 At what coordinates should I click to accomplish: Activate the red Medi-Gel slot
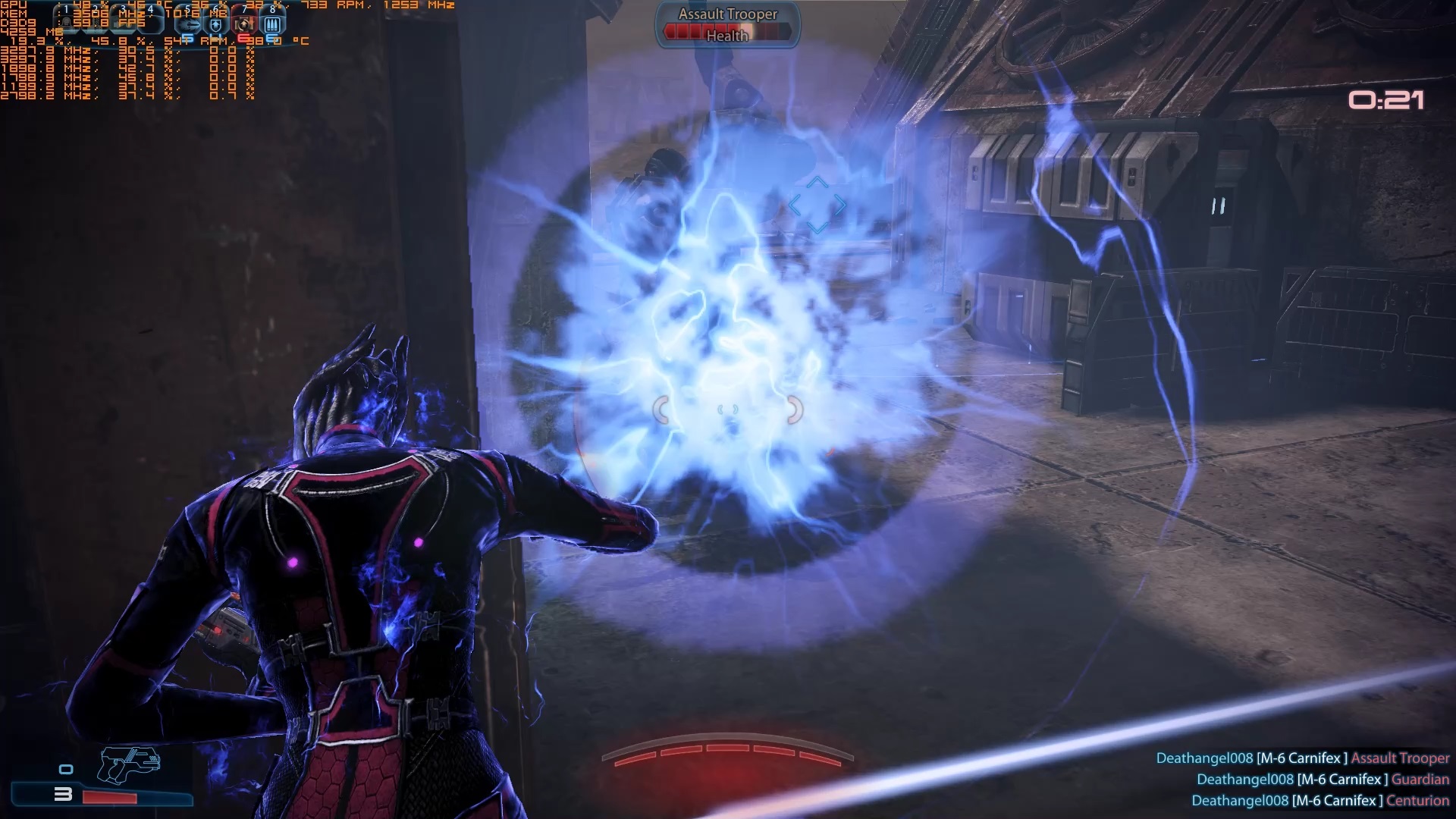244,24
